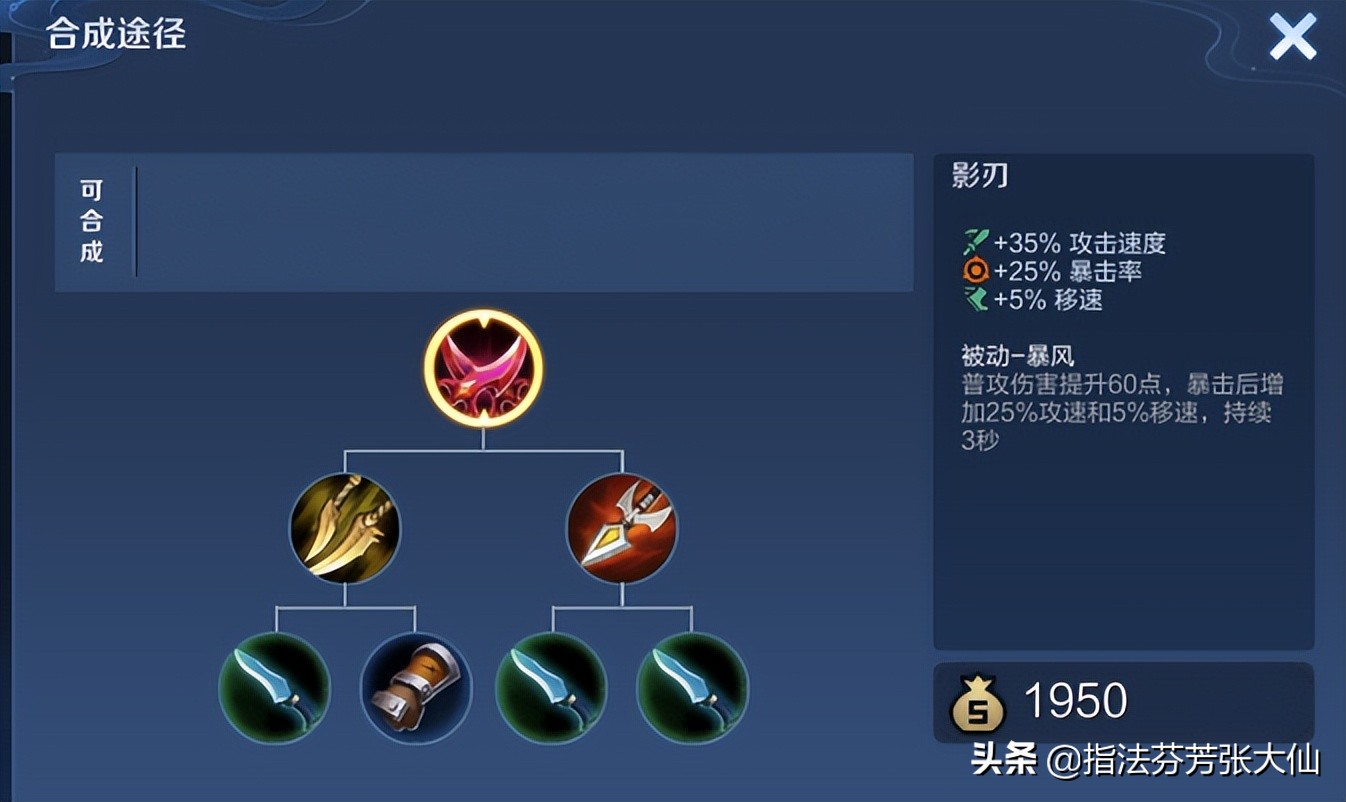Image resolution: width=1346 pixels, height=802 pixels.
Task: Click the gold pouch icon beside the price
Action: [981, 702]
